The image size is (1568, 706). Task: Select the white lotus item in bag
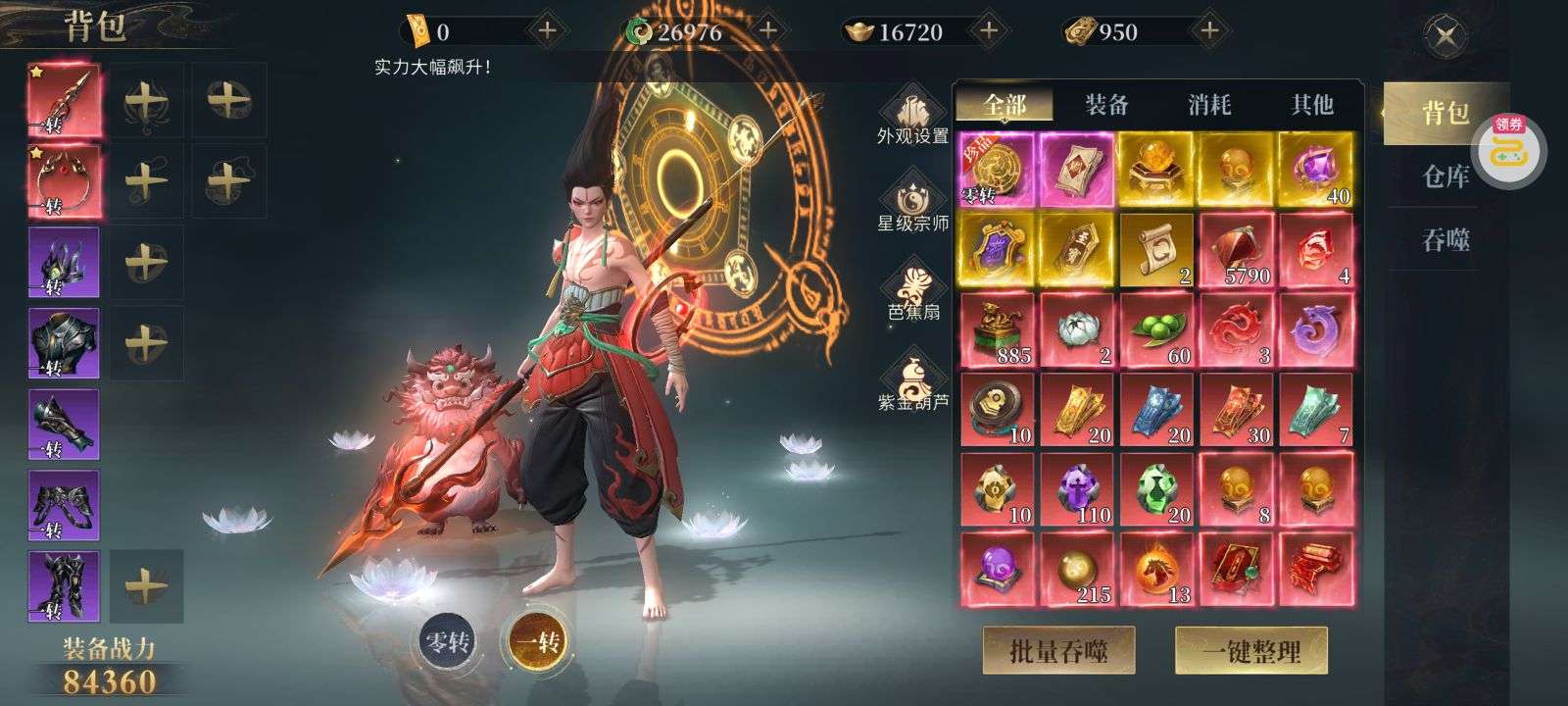[1078, 329]
